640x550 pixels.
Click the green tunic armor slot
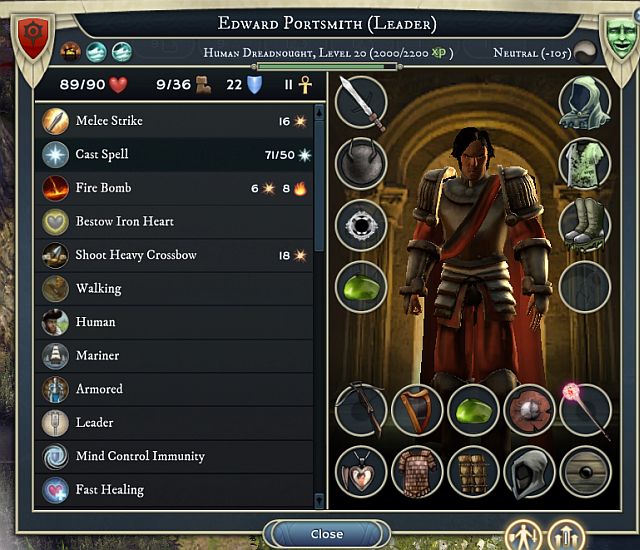[x=585, y=164]
